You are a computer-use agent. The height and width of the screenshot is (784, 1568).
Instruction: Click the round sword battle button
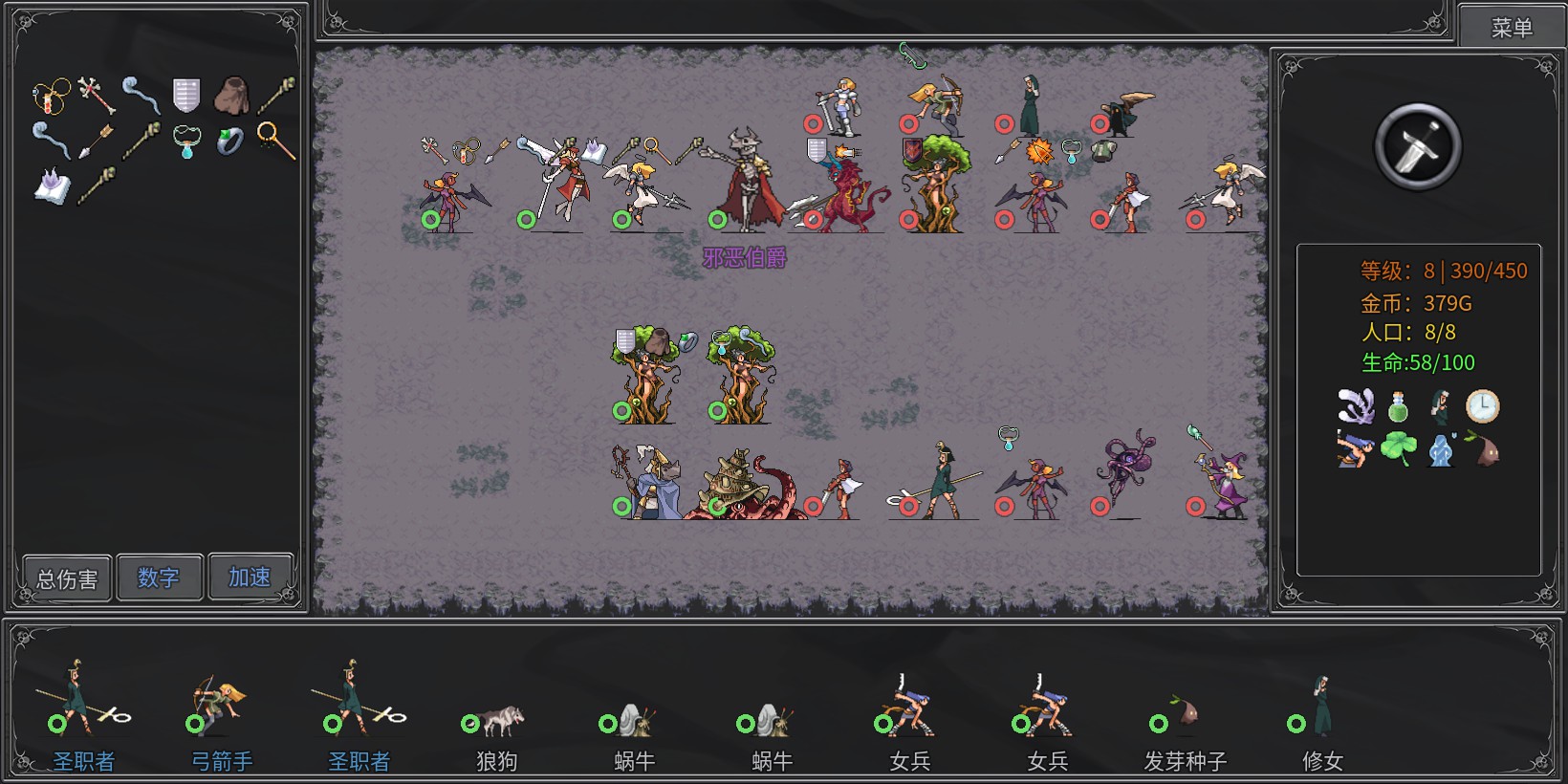coord(1417,146)
